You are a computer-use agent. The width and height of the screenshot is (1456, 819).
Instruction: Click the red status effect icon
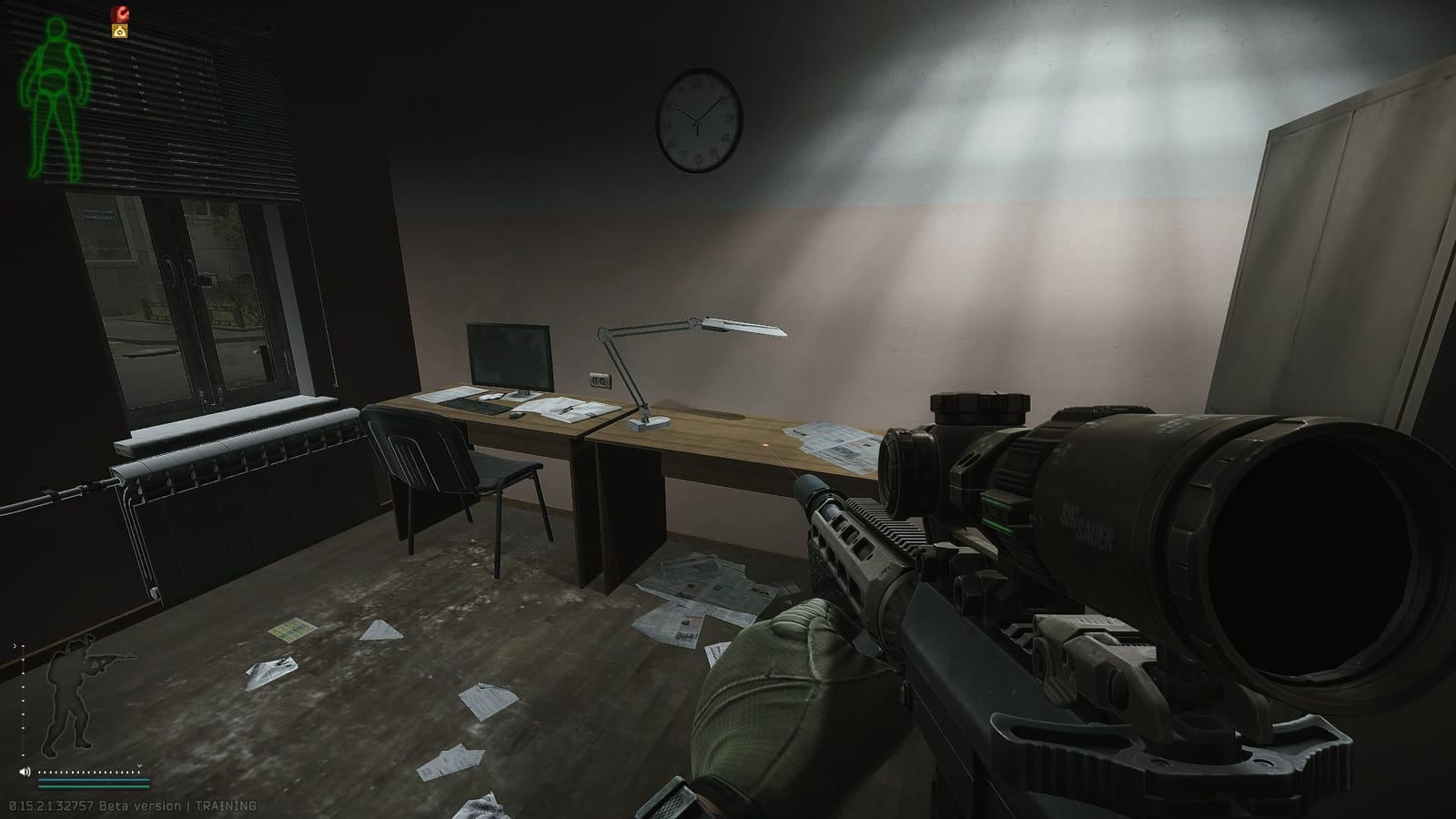click(119, 13)
